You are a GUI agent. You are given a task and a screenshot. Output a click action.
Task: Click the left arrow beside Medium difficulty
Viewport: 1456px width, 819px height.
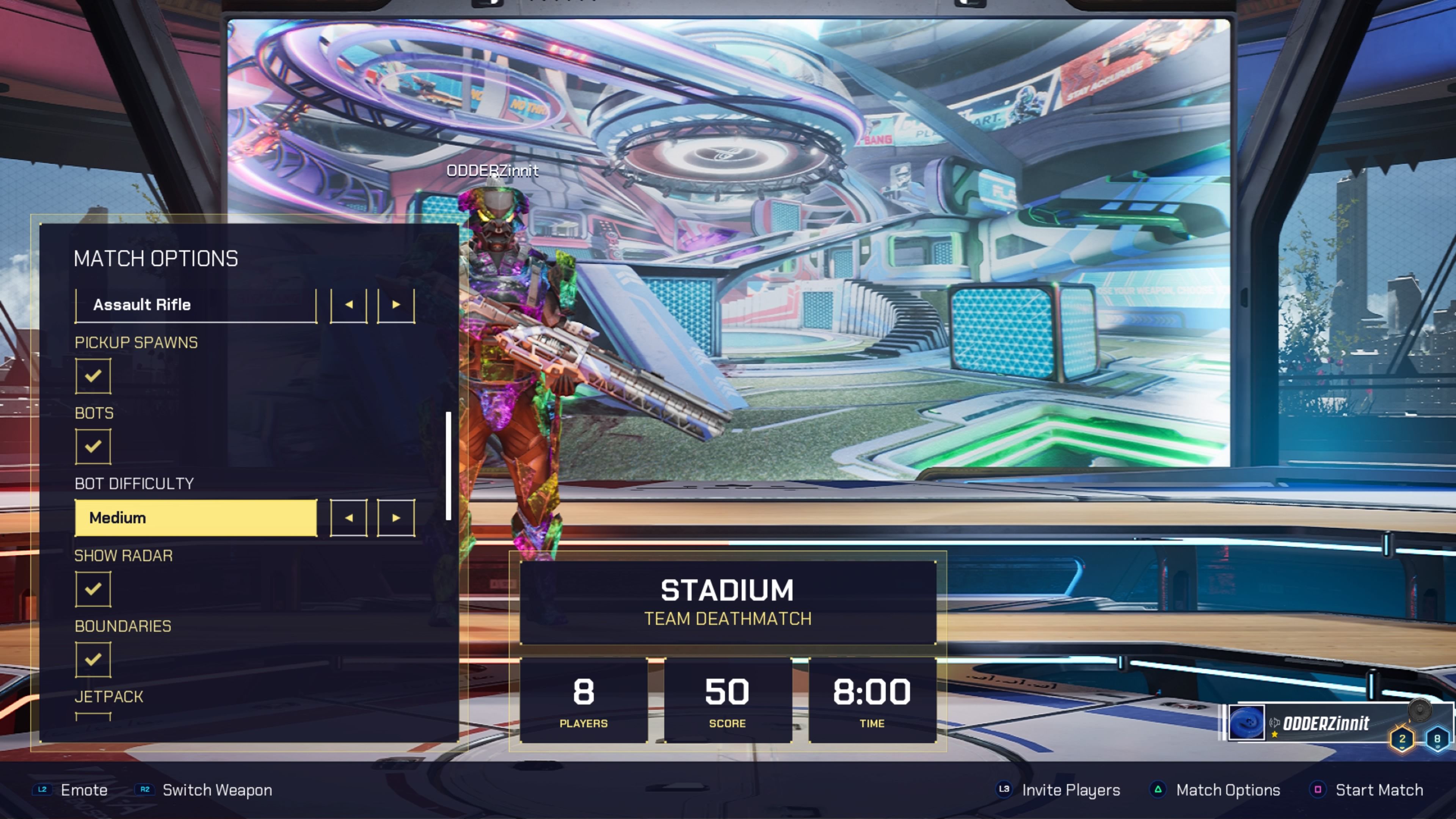pos(349,517)
